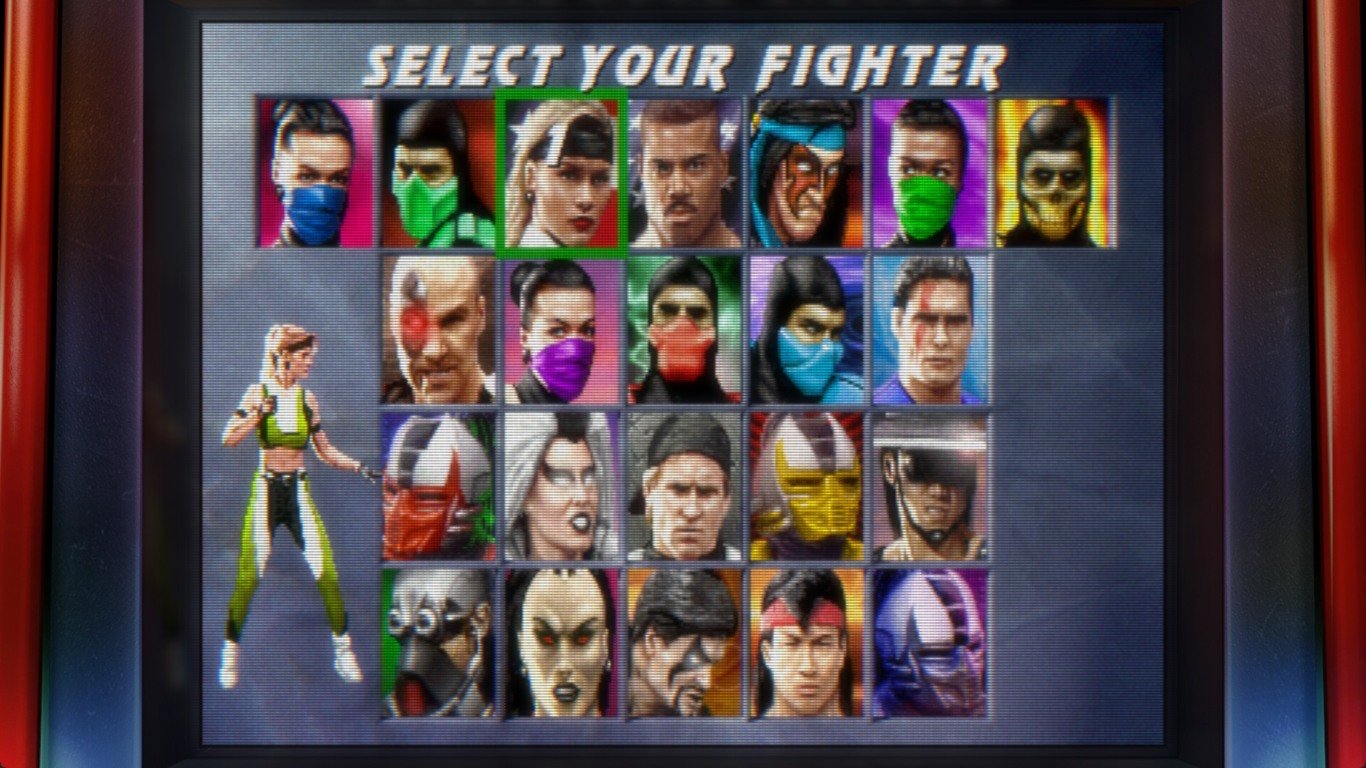Pick Sonya's highlighted blonde portrait

tap(561, 172)
